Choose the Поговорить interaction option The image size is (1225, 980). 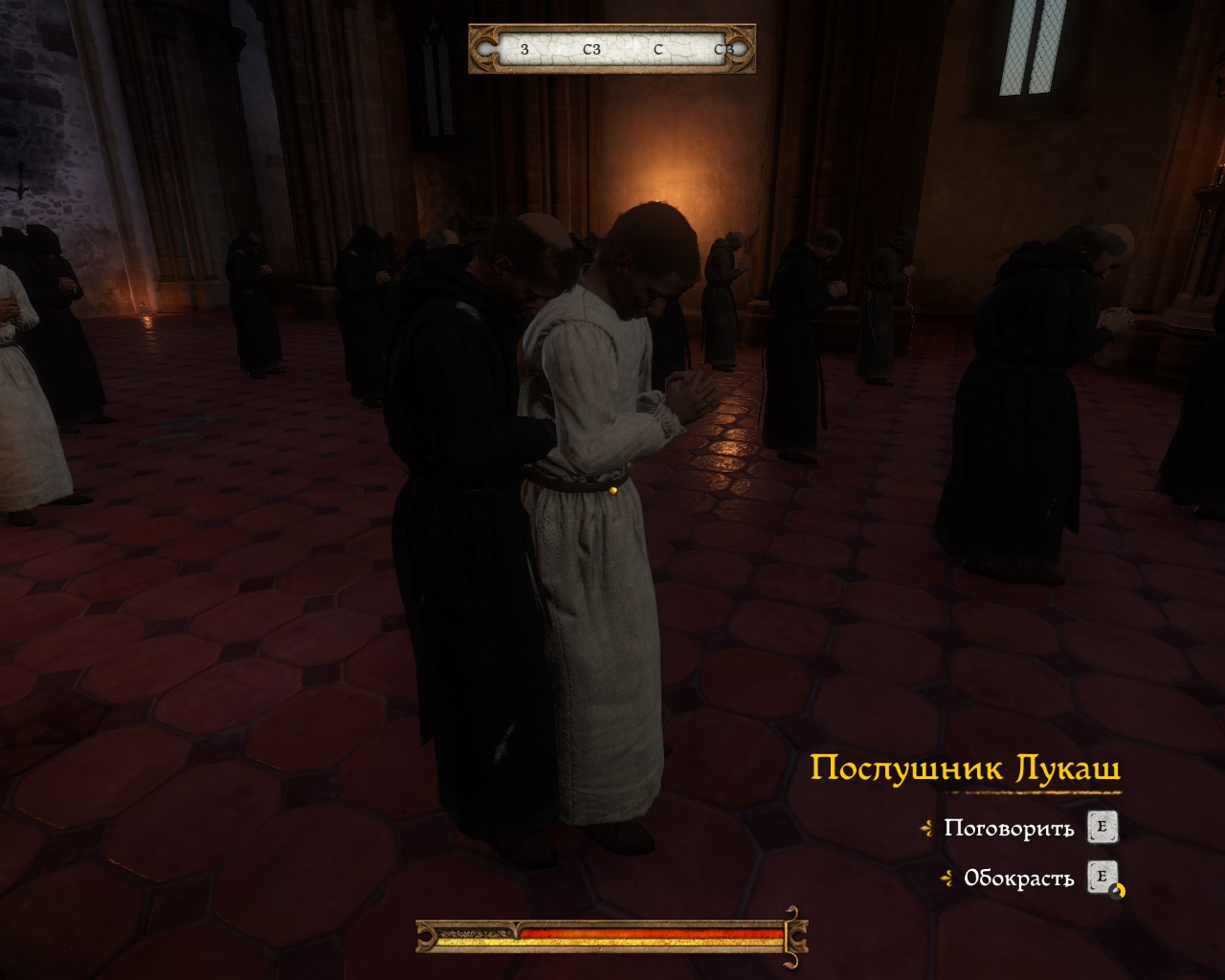tap(1009, 828)
